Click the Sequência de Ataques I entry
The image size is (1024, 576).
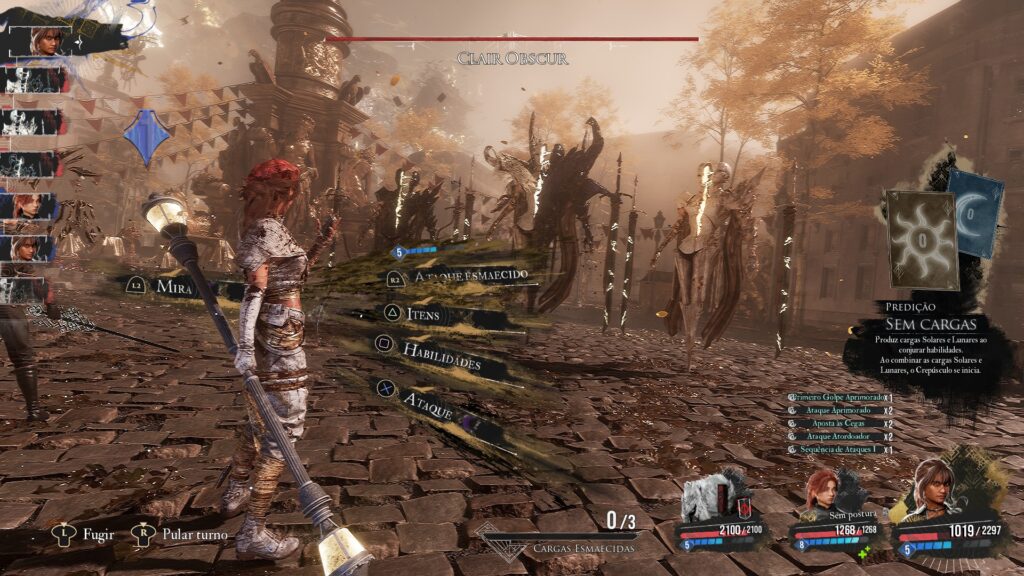[837, 450]
